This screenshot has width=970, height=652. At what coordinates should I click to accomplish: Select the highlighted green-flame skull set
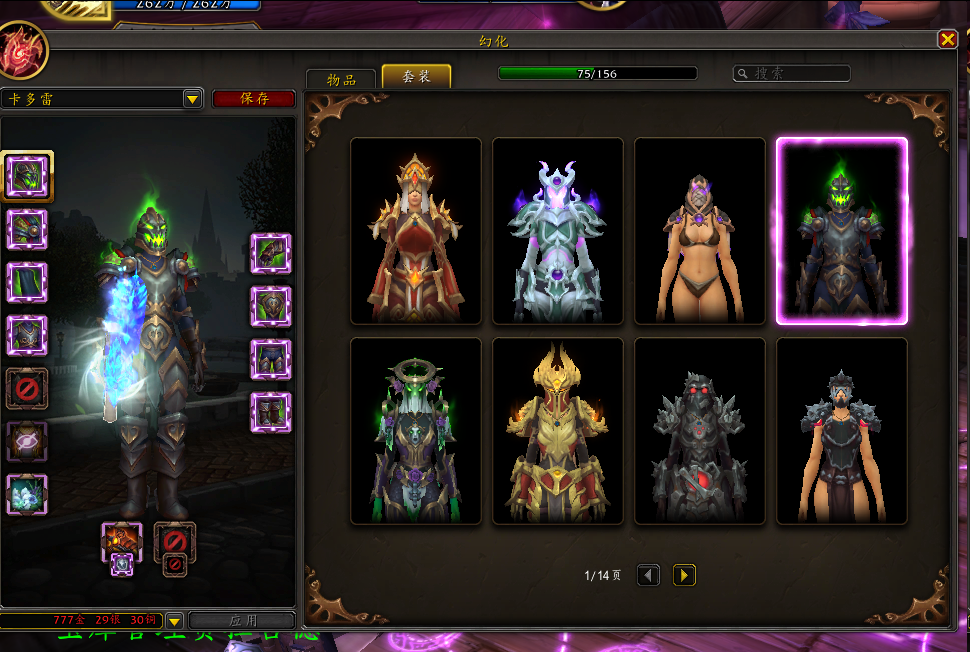(842, 231)
